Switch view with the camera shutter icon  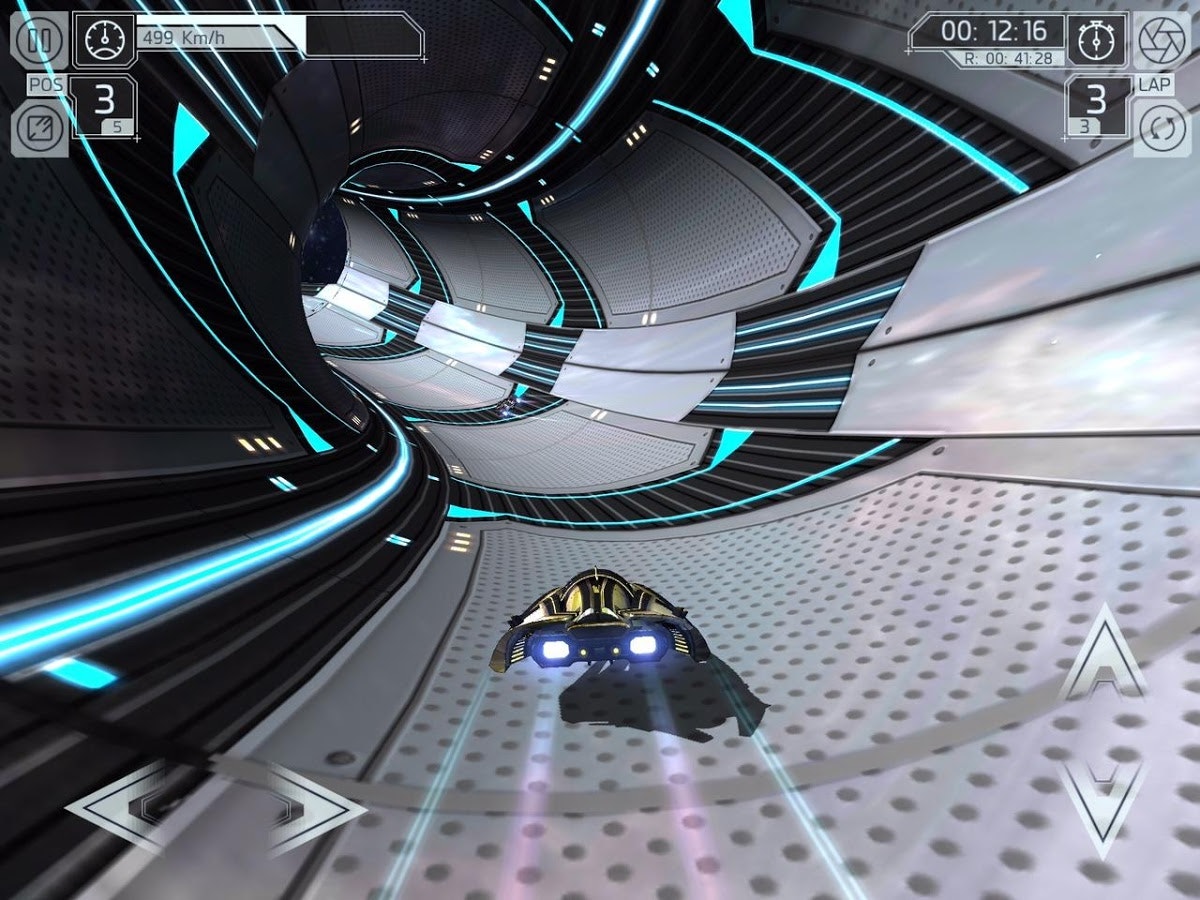(x=1162, y=40)
